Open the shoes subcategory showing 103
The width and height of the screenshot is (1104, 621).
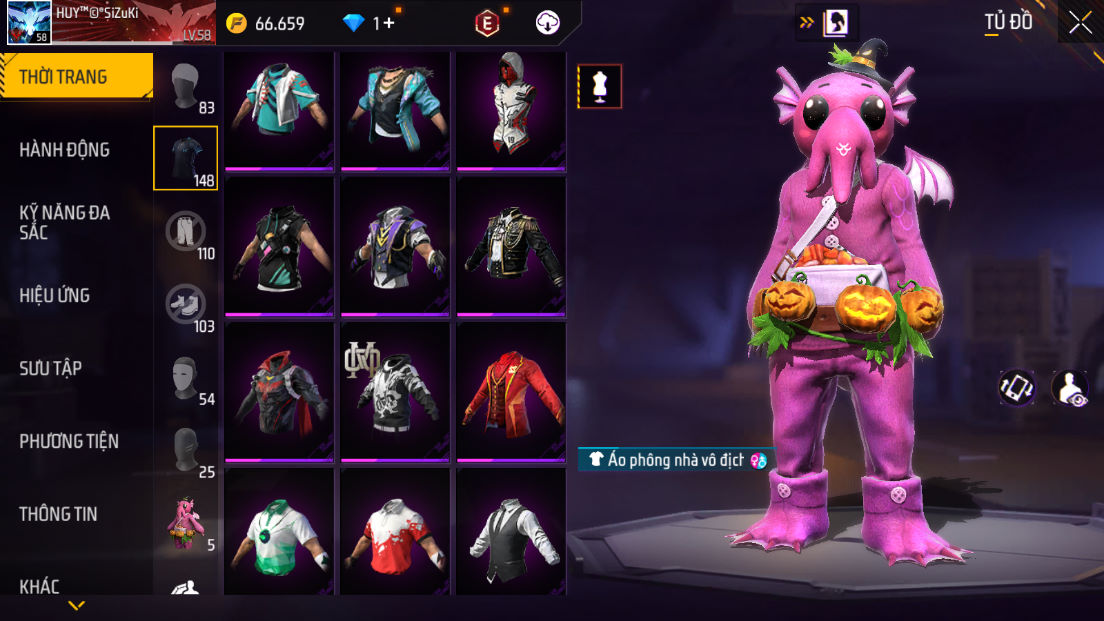click(x=186, y=305)
